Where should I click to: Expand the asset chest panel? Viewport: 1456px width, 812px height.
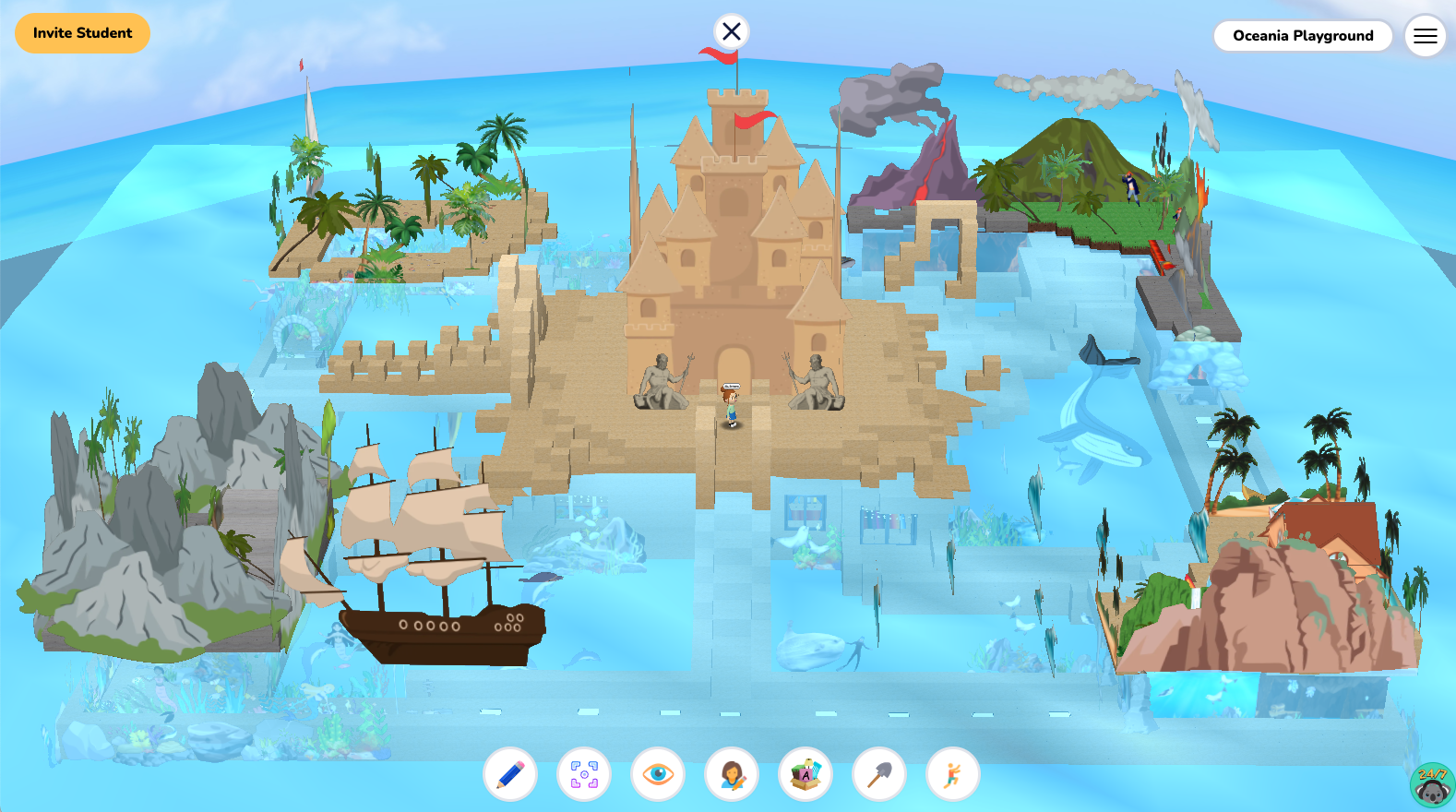point(805,775)
